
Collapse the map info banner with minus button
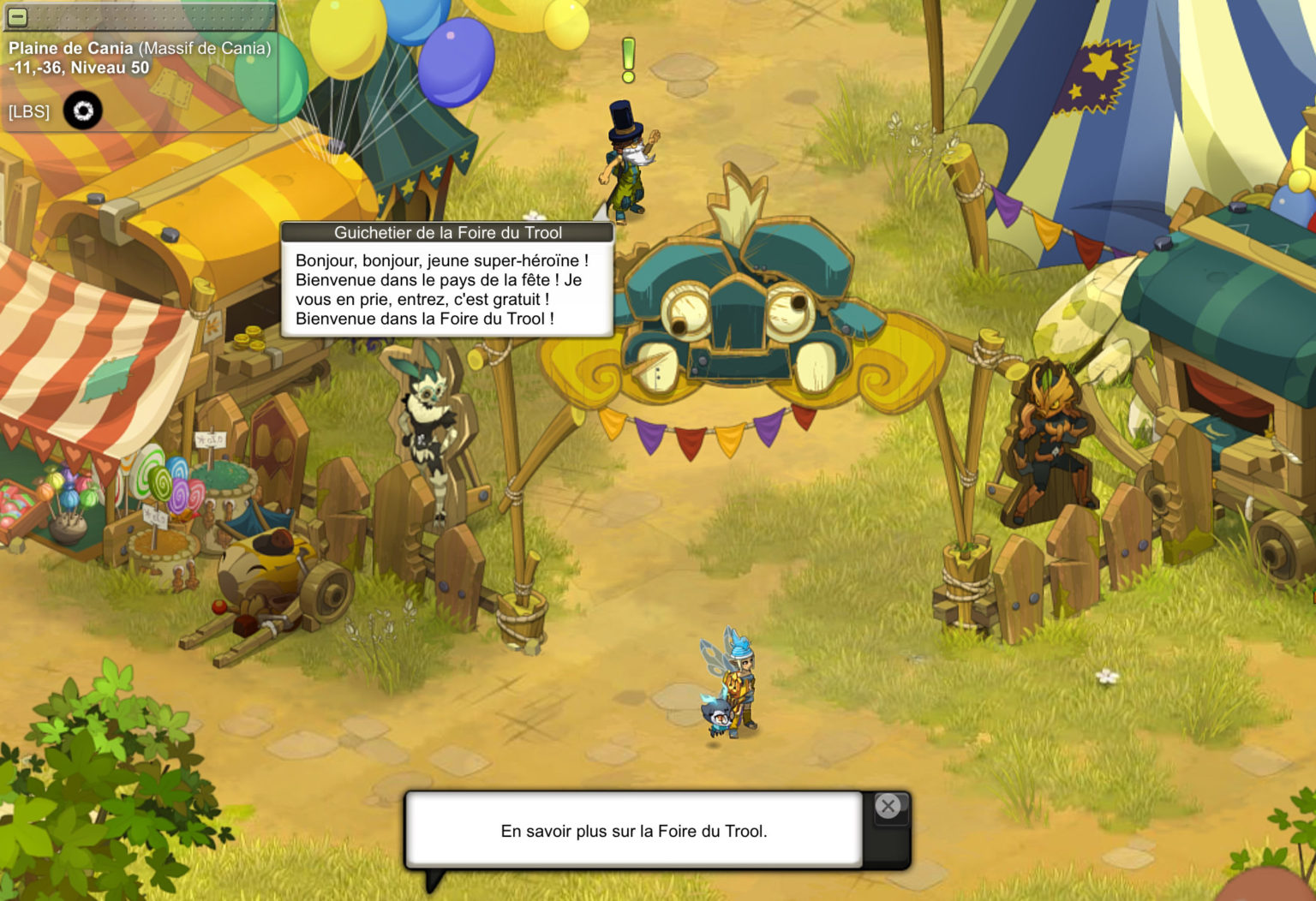pos(17,16)
